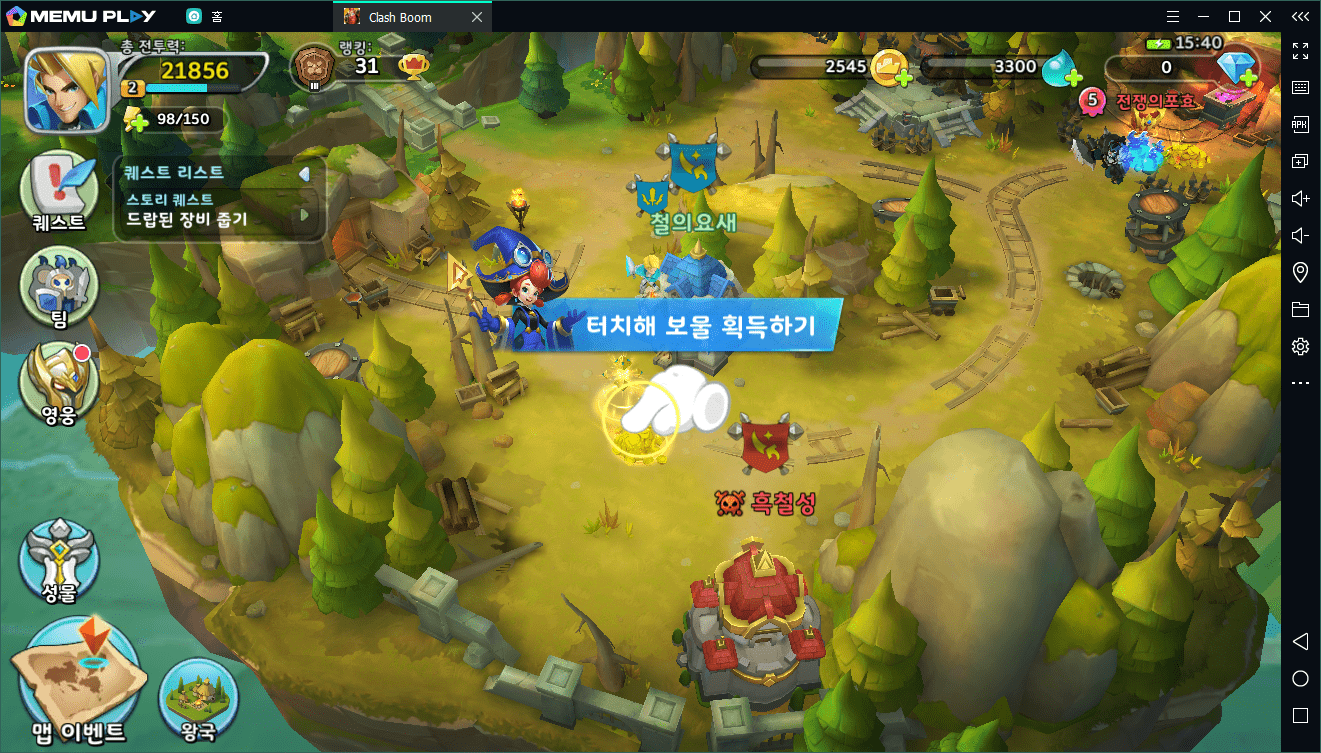The width and height of the screenshot is (1321, 753).
Task: Open the 영웅 (Hero) menu with notification dot
Action: point(57,385)
